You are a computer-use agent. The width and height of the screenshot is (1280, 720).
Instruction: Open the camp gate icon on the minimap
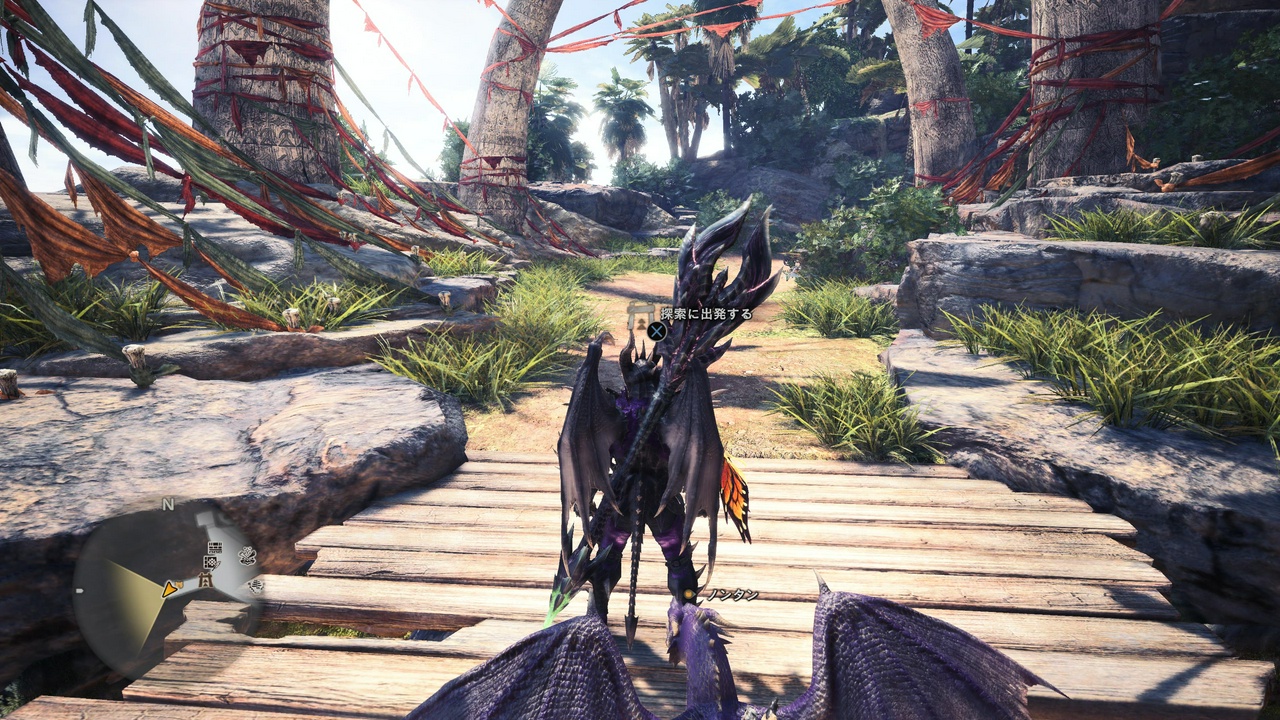[206, 578]
